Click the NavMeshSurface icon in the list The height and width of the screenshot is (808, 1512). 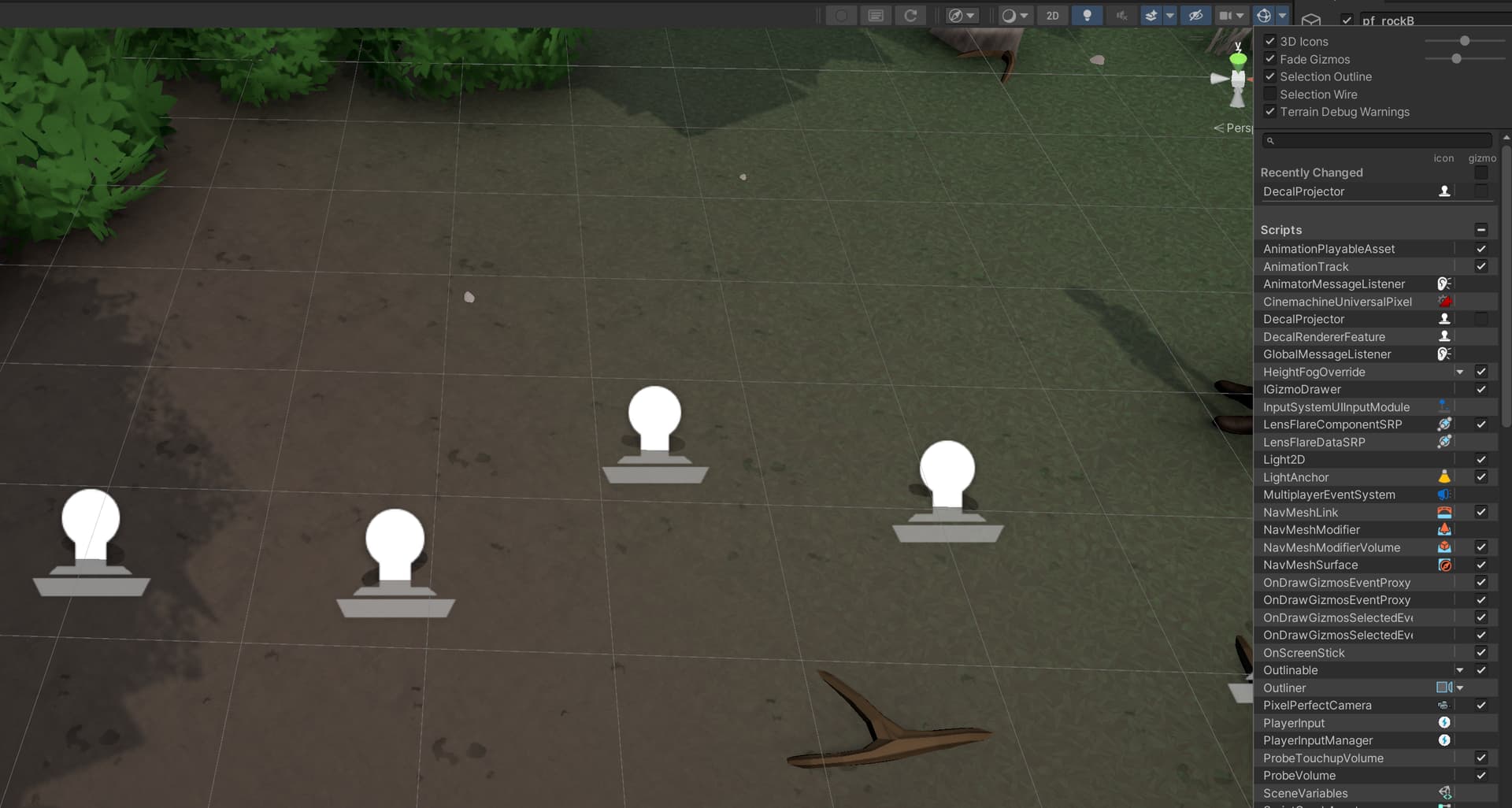click(x=1444, y=565)
